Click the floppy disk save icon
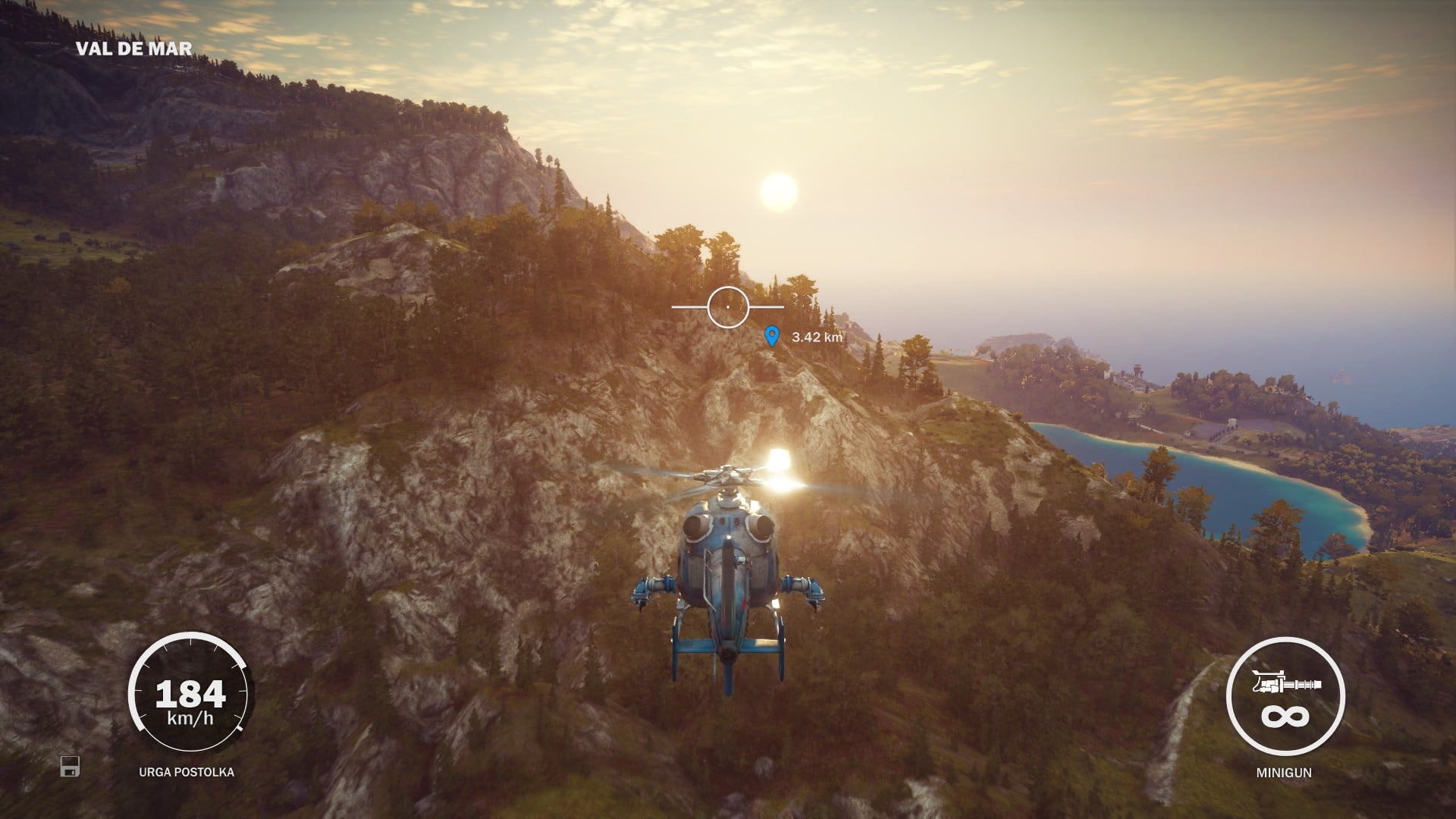This screenshot has height=819, width=1456. click(x=70, y=766)
